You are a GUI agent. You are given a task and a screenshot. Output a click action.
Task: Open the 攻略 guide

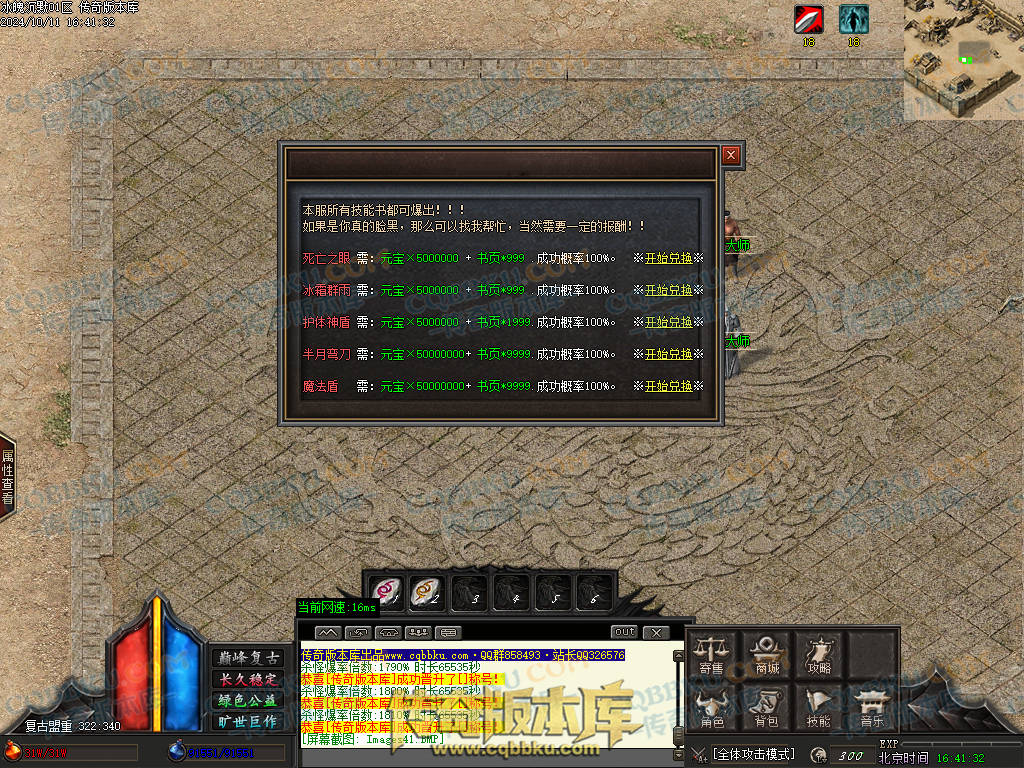820,654
